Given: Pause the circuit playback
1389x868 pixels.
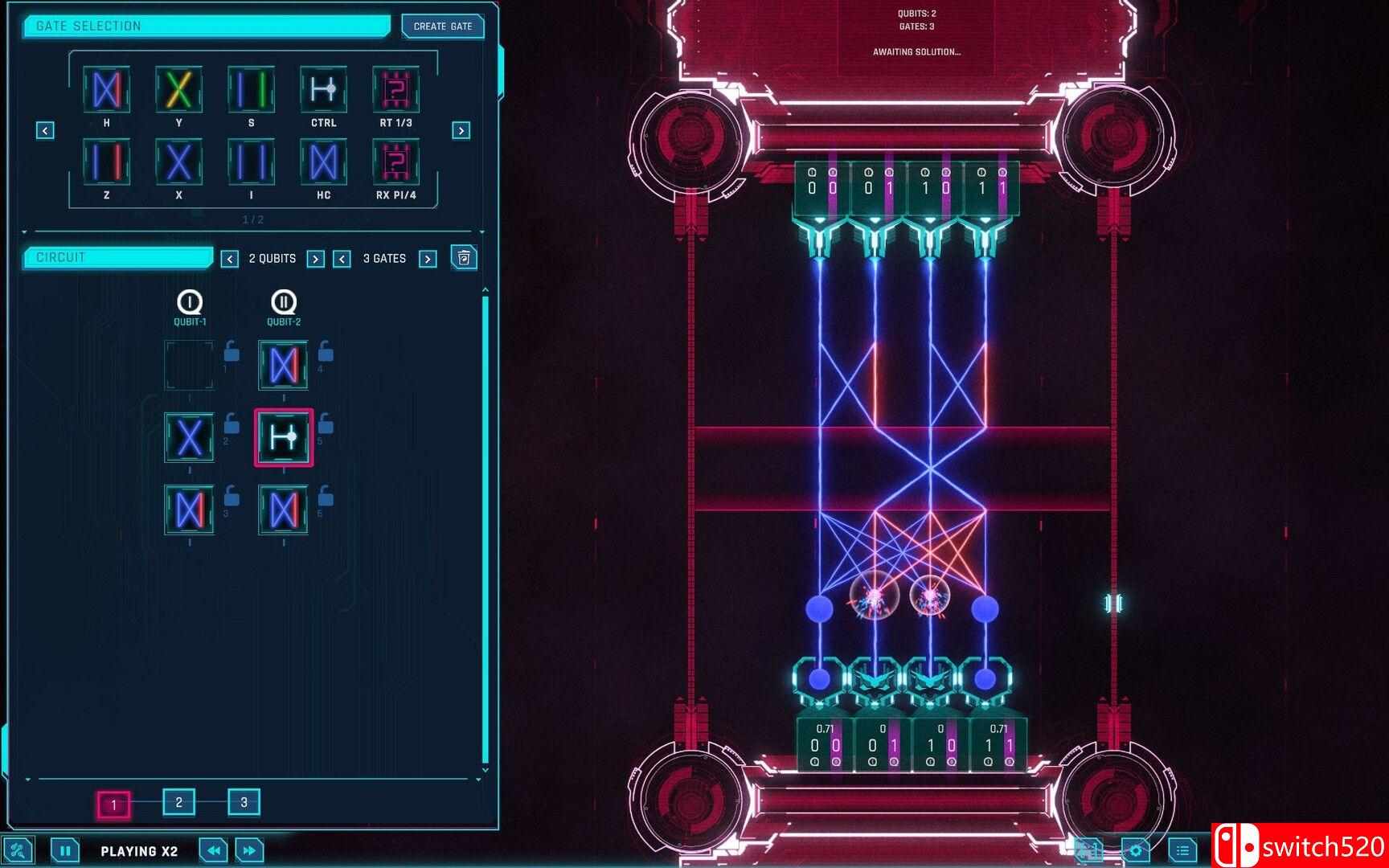Looking at the screenshot, I should tap(64, 850).
